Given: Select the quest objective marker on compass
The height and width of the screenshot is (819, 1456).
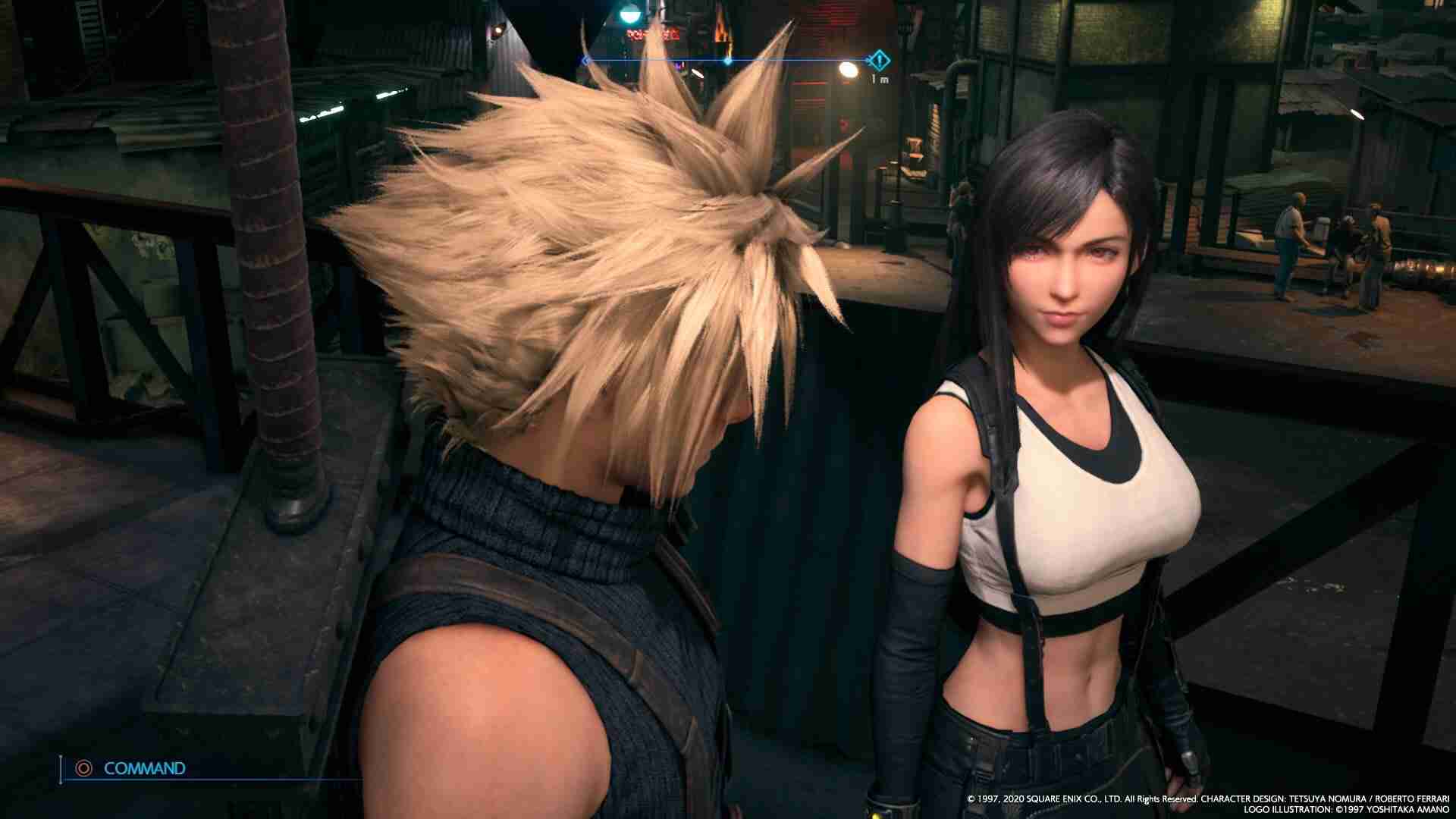Looking at the screenshot, I should coord(879,59).
